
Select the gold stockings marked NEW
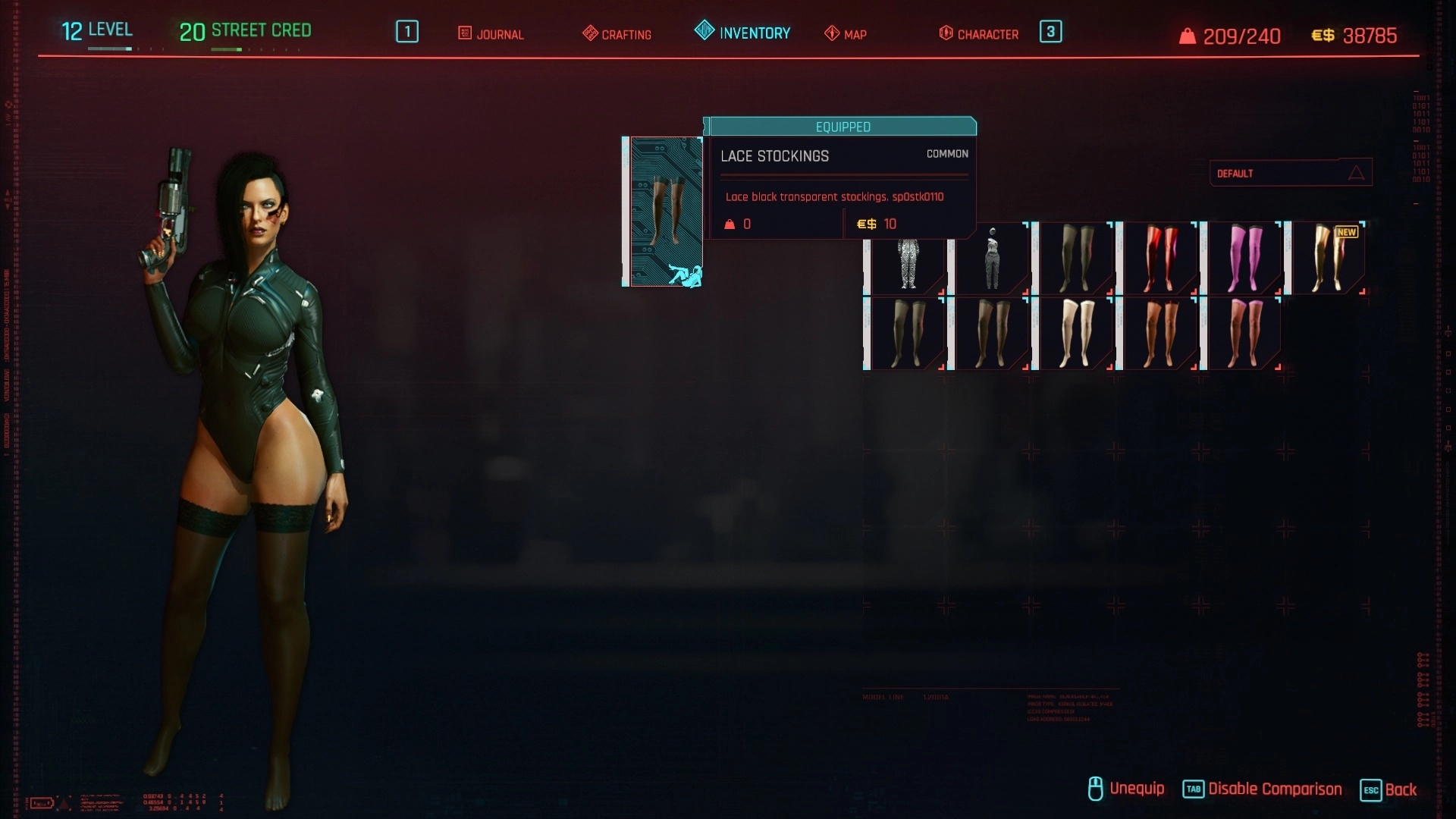click(1328, 259)
